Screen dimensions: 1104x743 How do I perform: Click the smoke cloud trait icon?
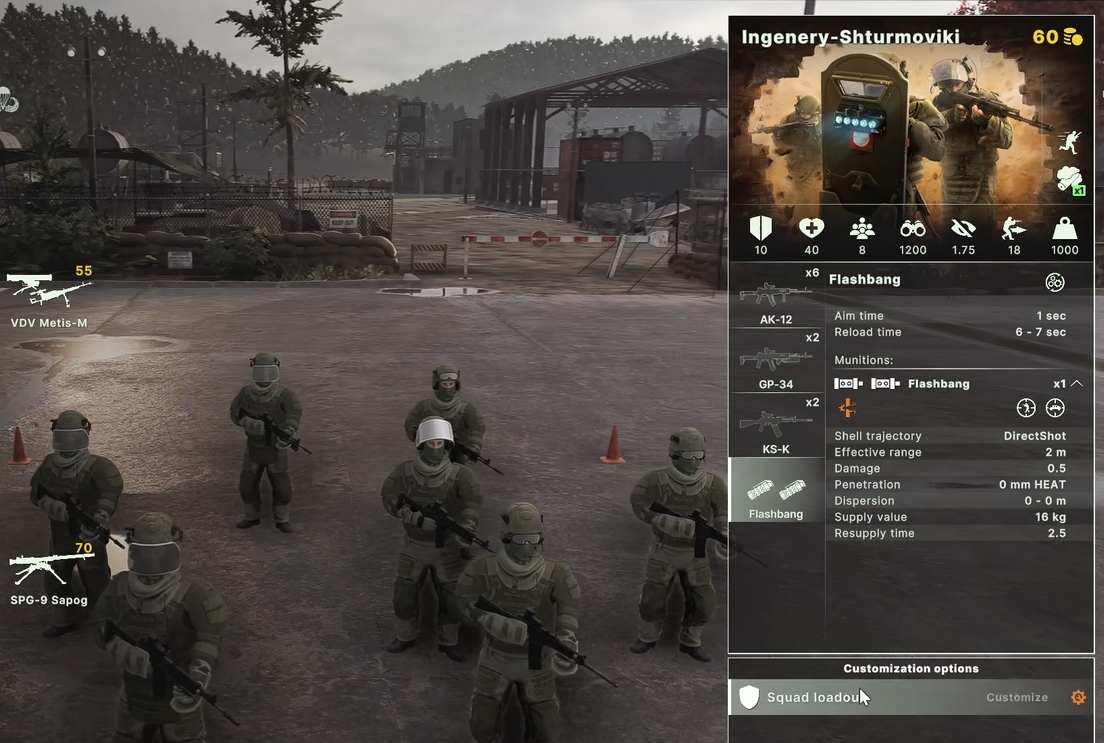point(1069,180)
